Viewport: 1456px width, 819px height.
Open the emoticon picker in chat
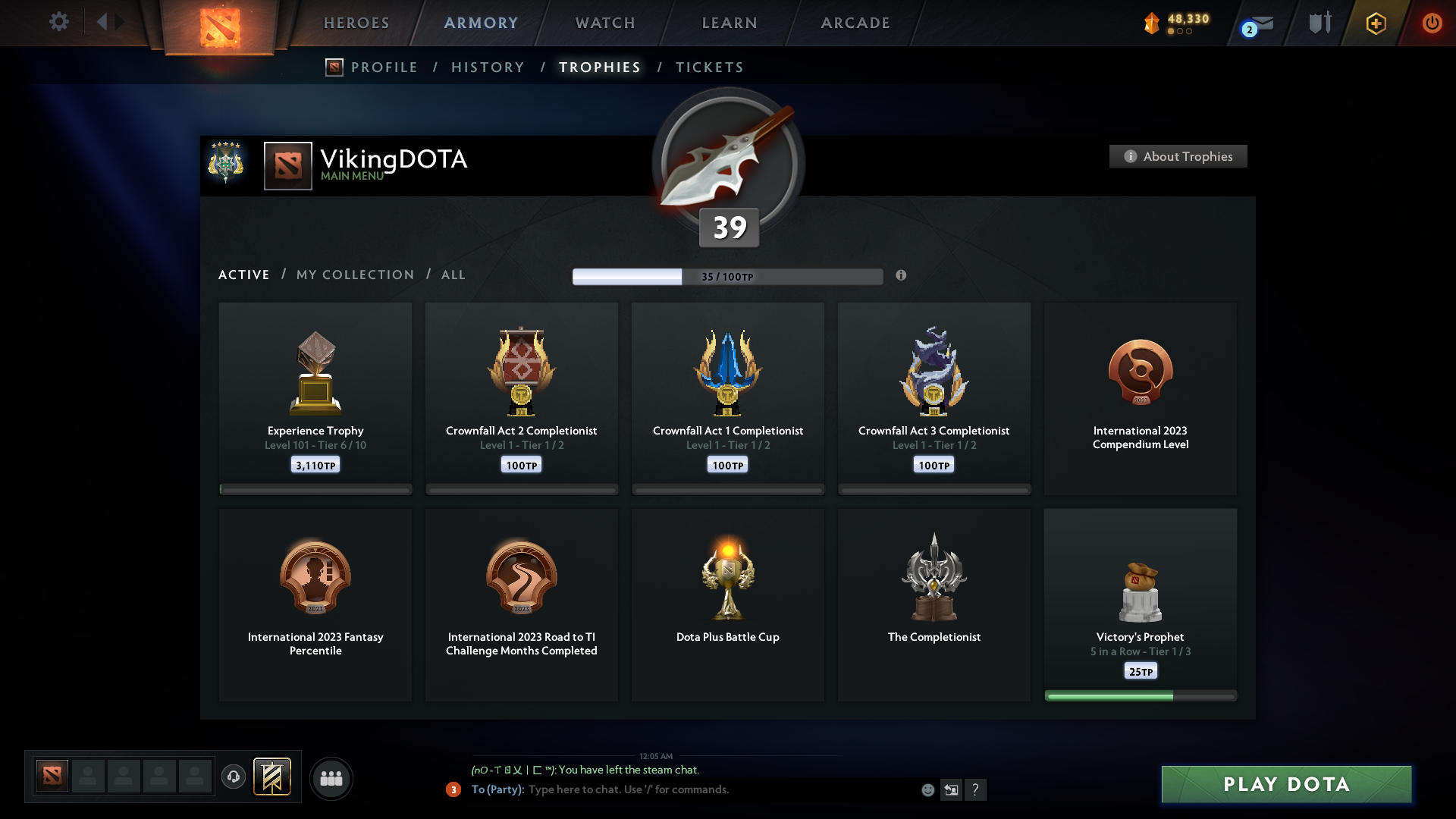(928, 789)
